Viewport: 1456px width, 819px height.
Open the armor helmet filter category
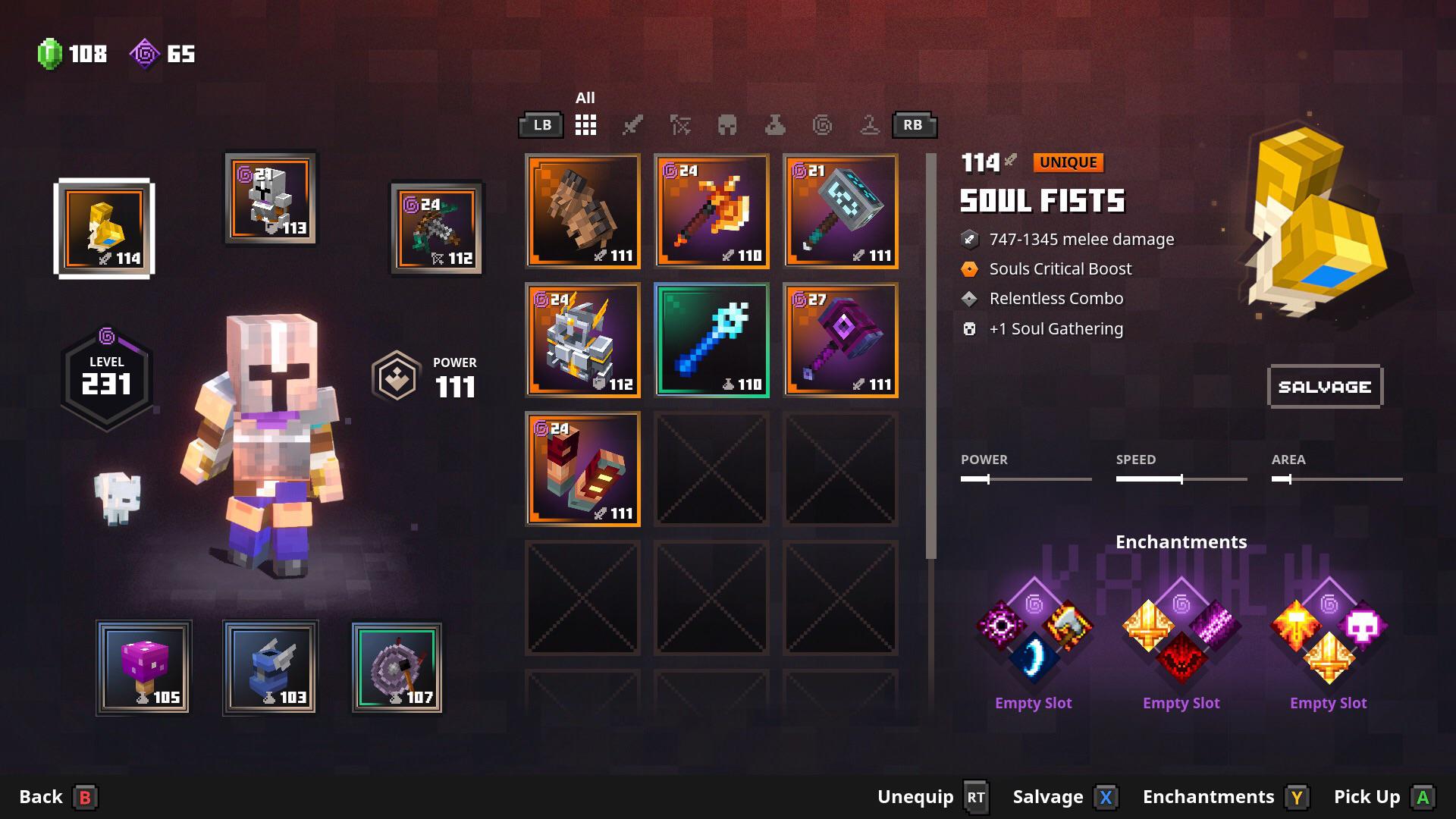pyautogui.click(x=729, y=126)
